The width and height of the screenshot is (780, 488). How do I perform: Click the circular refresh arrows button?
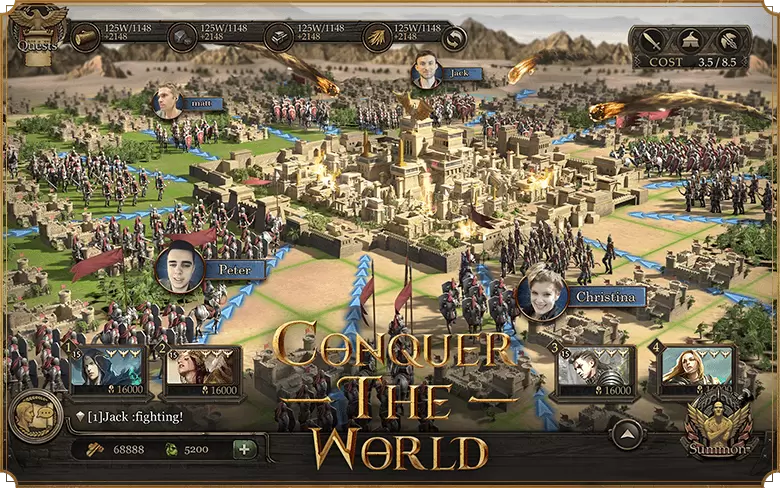(455, 38)
